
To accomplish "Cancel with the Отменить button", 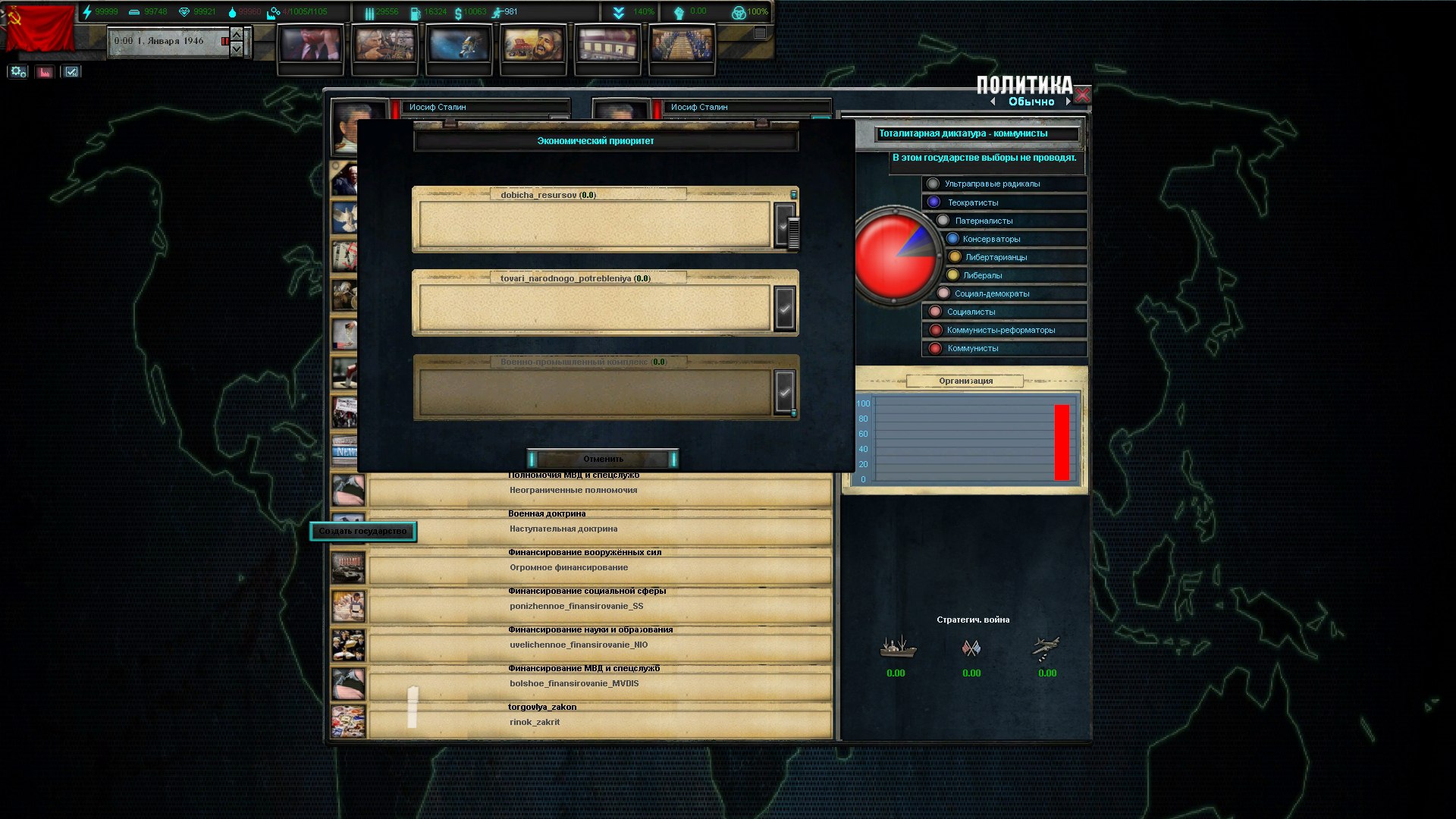I will pos(603,459).
